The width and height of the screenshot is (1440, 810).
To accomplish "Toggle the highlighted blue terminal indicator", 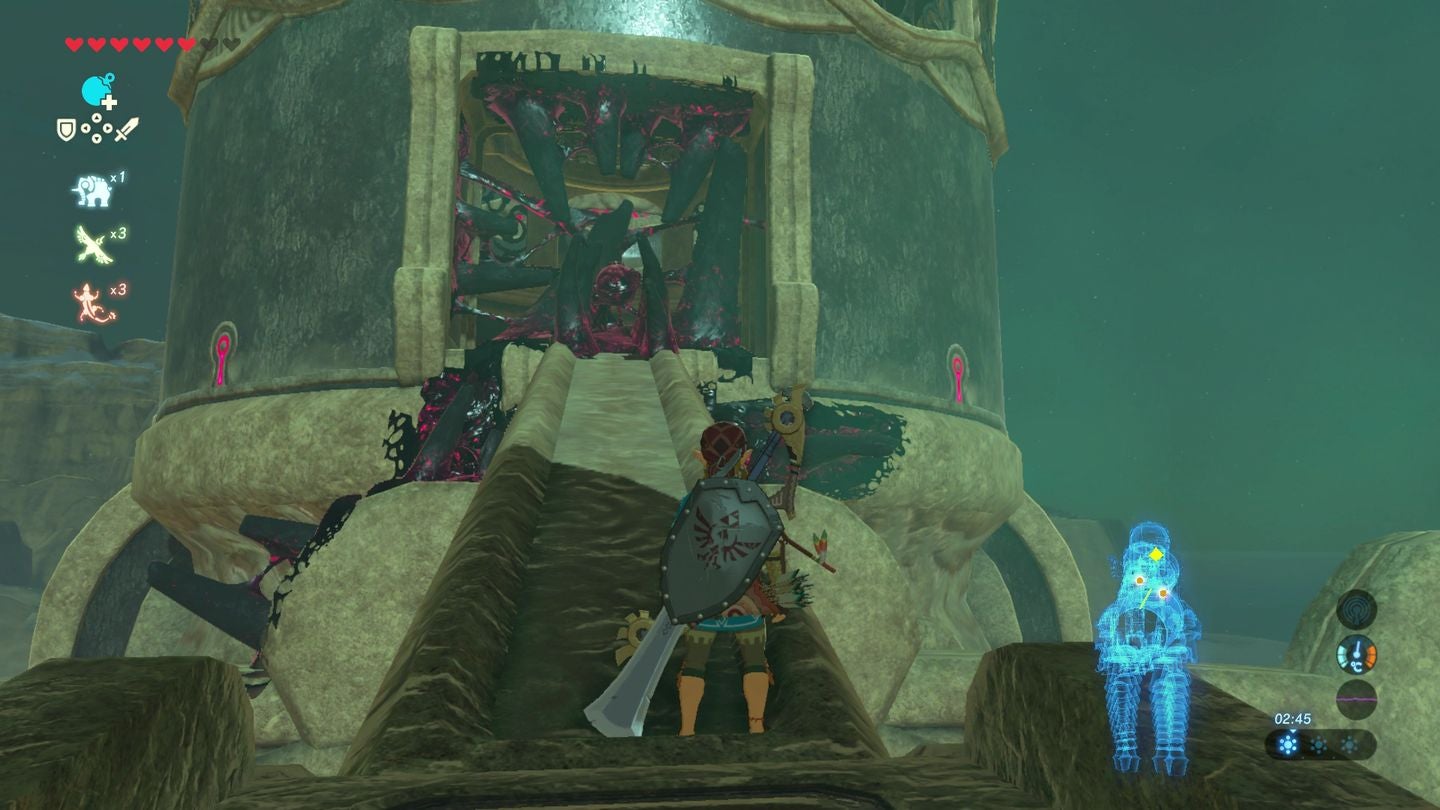I will tap(1289, 744).
